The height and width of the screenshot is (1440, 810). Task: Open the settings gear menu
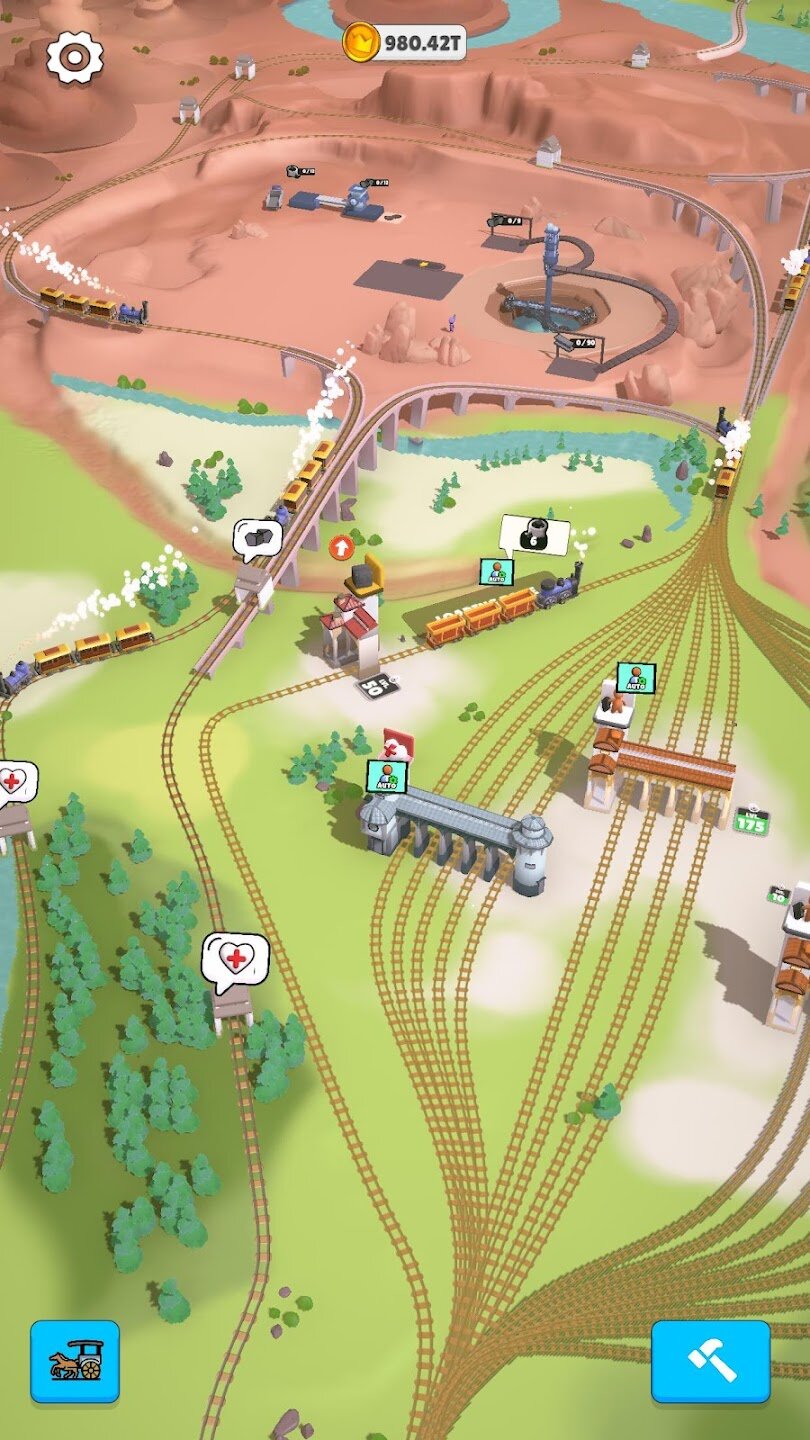click(x=75, y=57)
